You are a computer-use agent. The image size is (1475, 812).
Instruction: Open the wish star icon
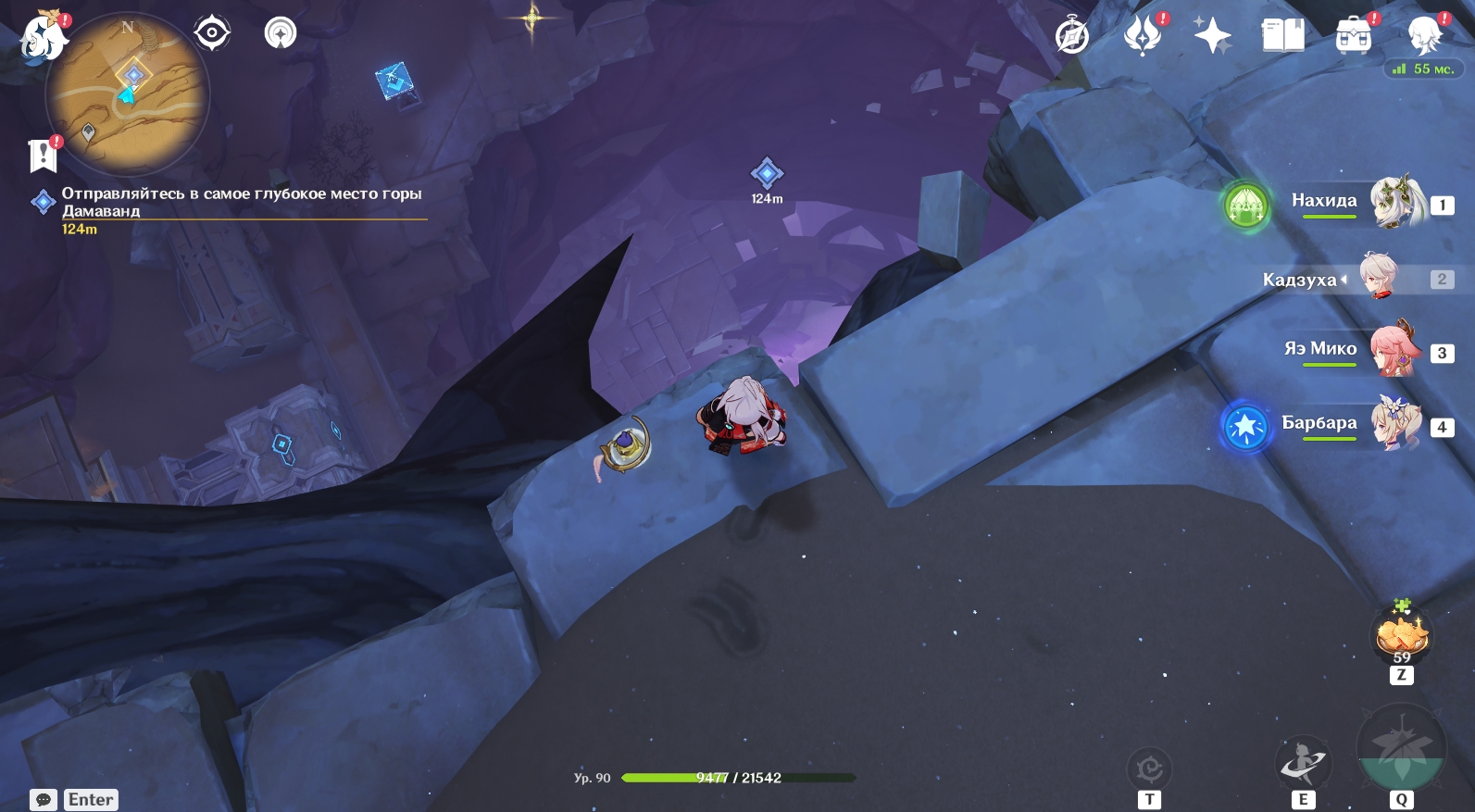pos(1212,37)
